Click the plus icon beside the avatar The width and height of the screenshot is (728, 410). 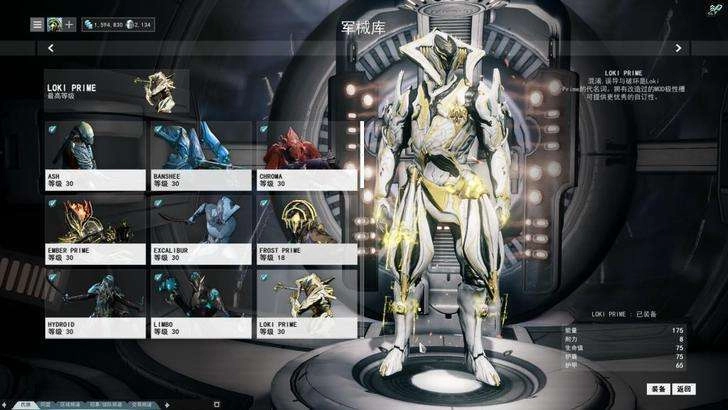(x=70, y=23)
